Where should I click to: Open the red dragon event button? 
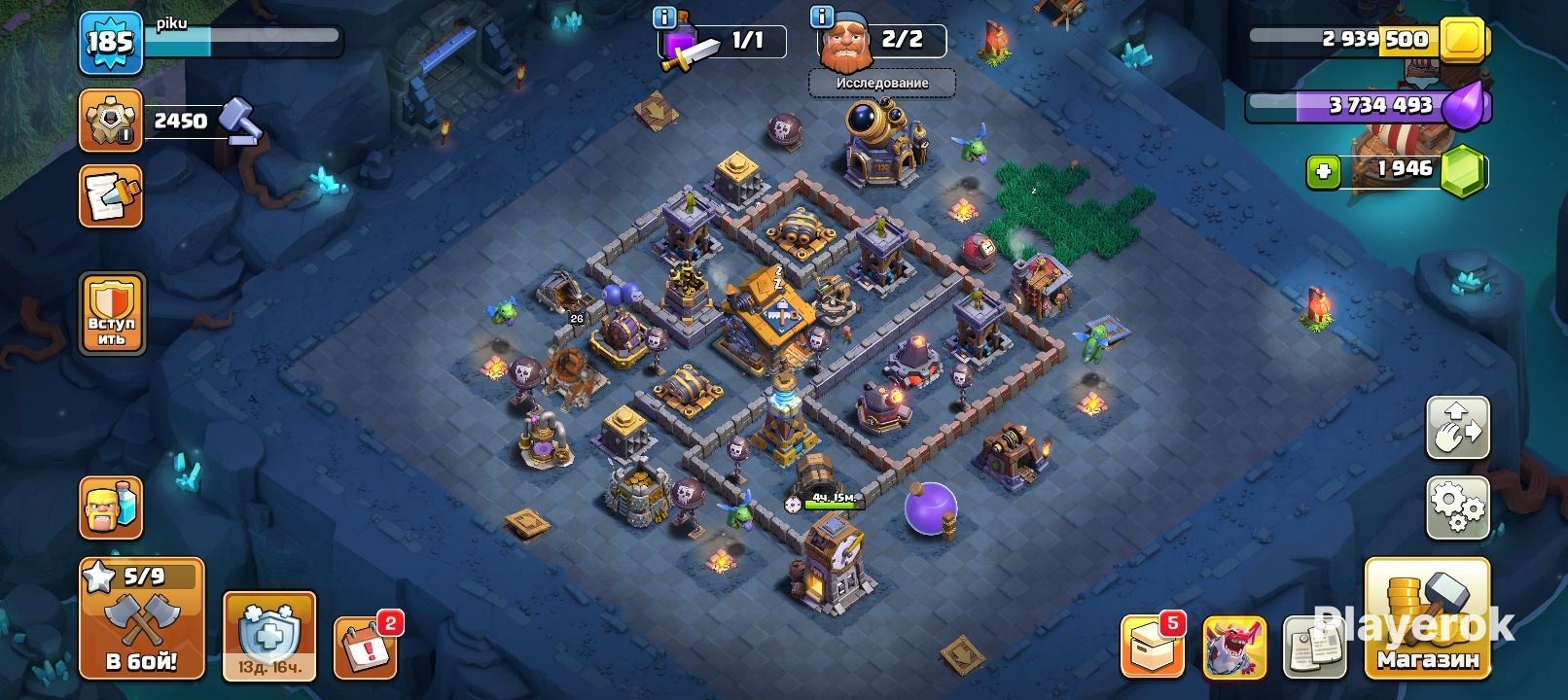(1234, 646)
